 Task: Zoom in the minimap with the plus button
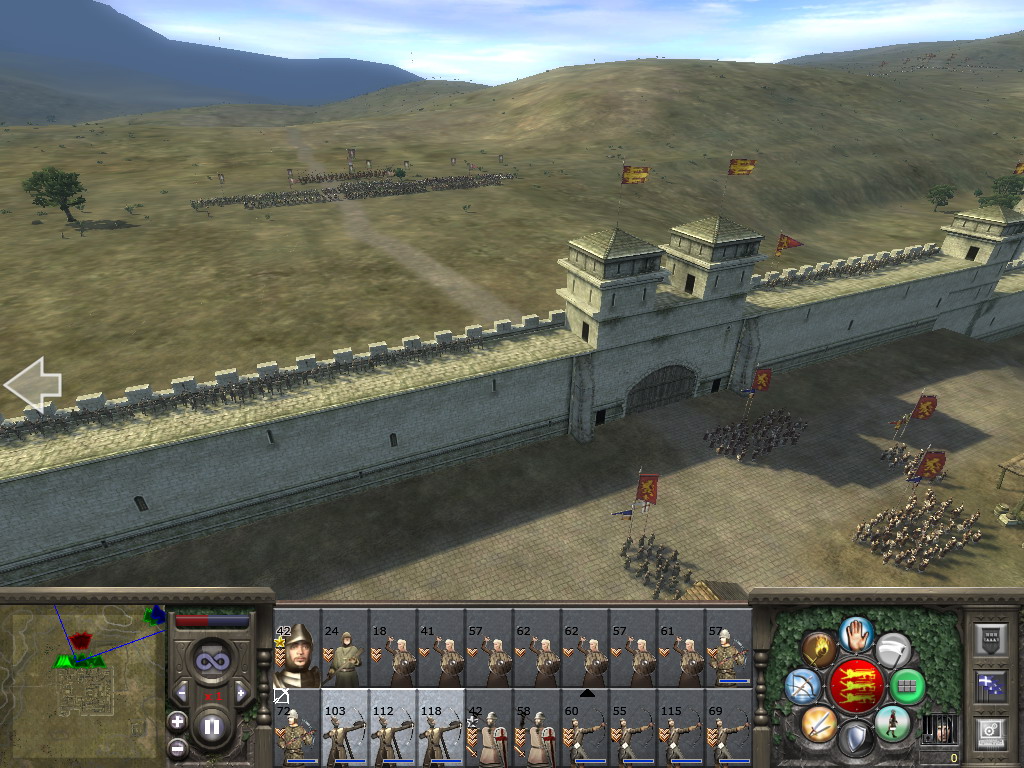[x=177, y=720]
